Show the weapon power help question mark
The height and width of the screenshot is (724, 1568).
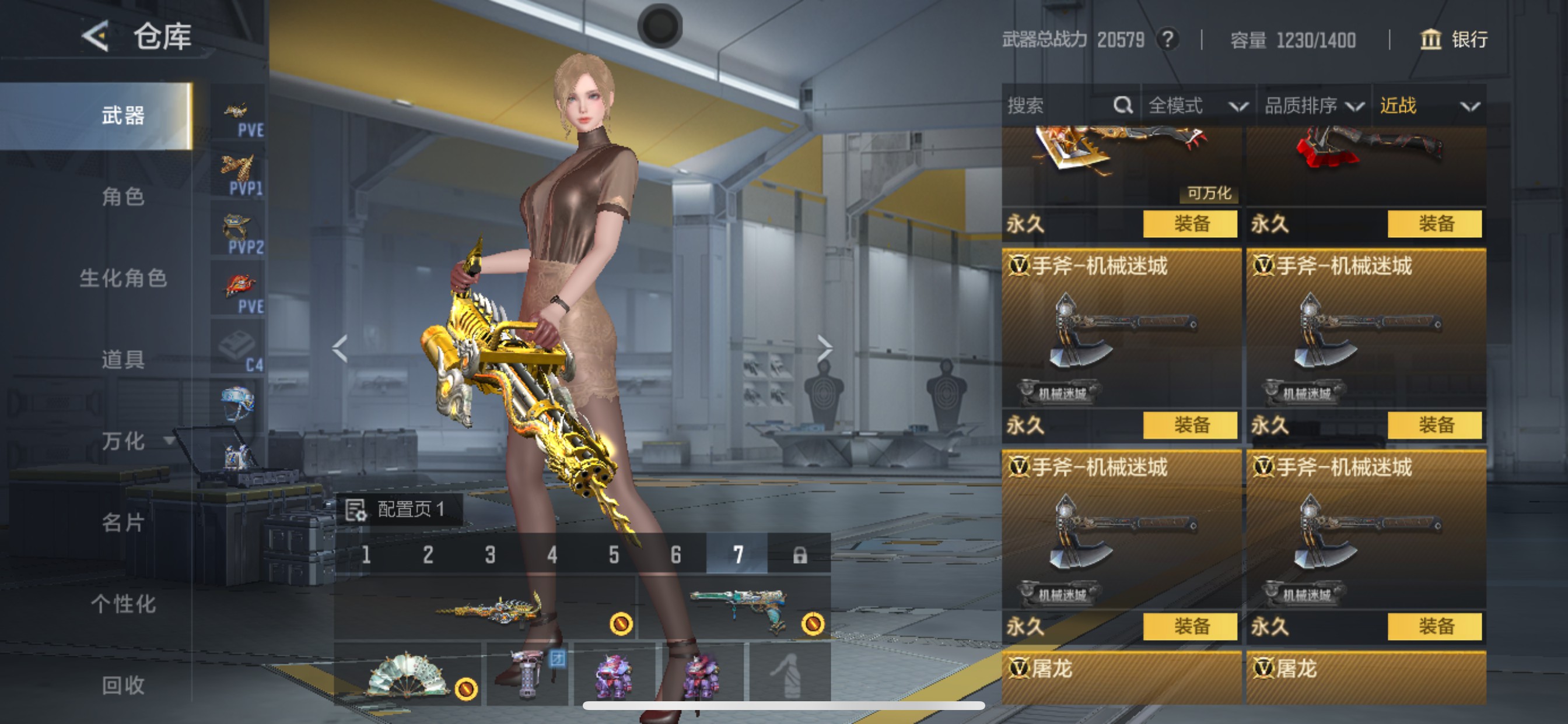[1167, 40]
